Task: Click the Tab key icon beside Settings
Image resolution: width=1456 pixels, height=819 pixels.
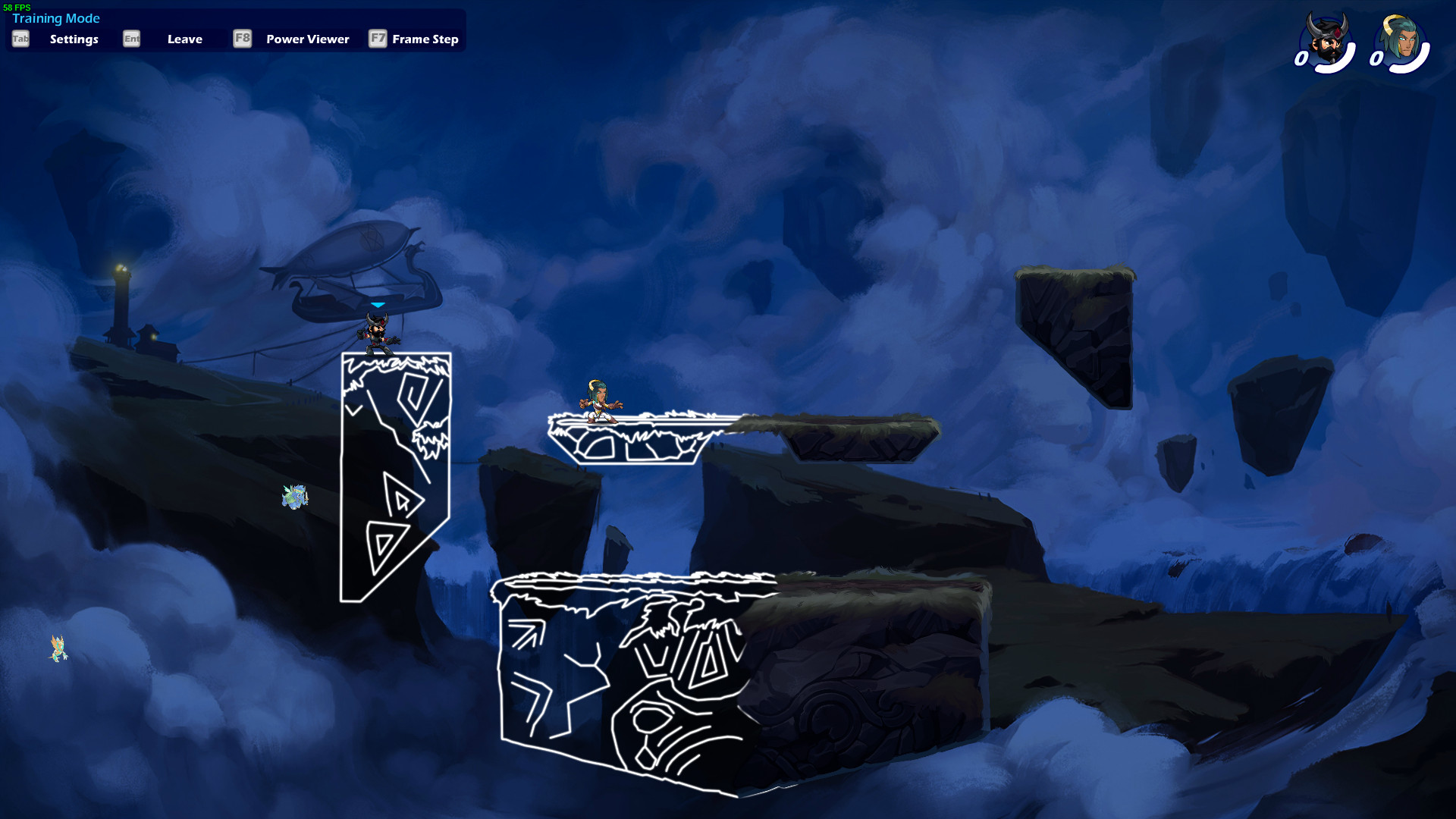Action: coord(20,39)
